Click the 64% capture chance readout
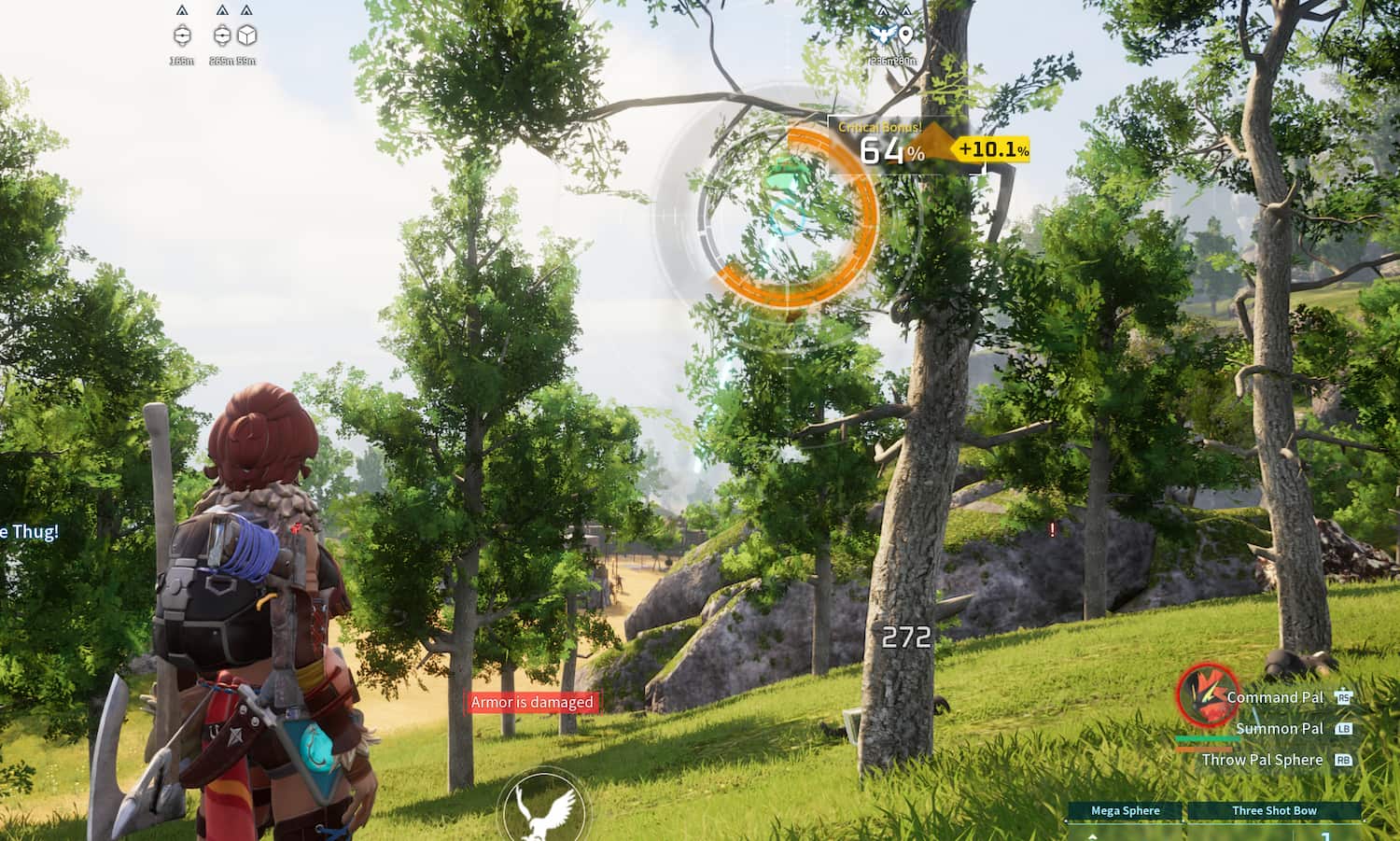This screenshot has width=1400, height=841. click(893, 151)
